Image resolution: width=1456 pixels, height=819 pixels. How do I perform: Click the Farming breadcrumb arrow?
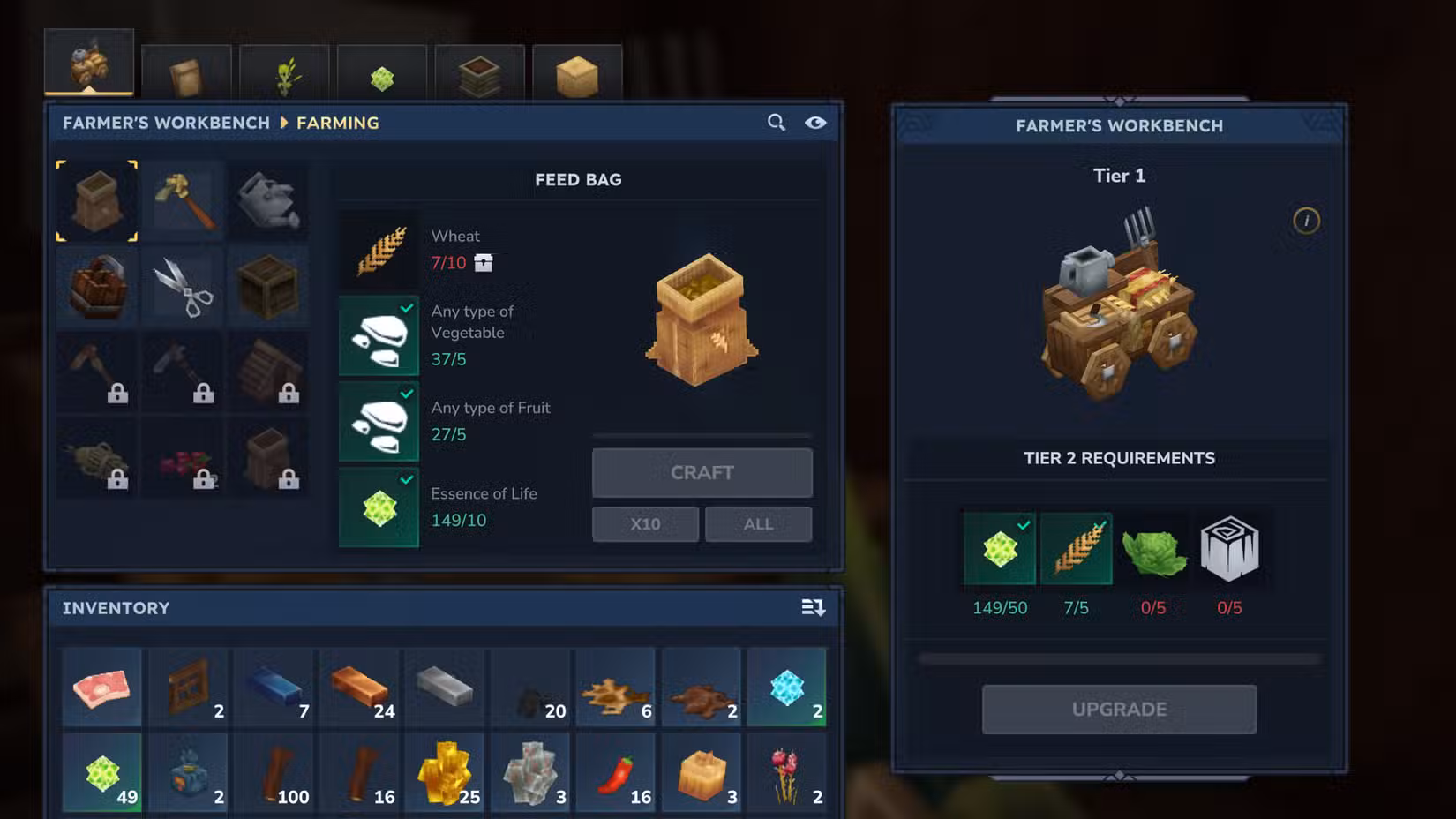click(x=284, y=123)
